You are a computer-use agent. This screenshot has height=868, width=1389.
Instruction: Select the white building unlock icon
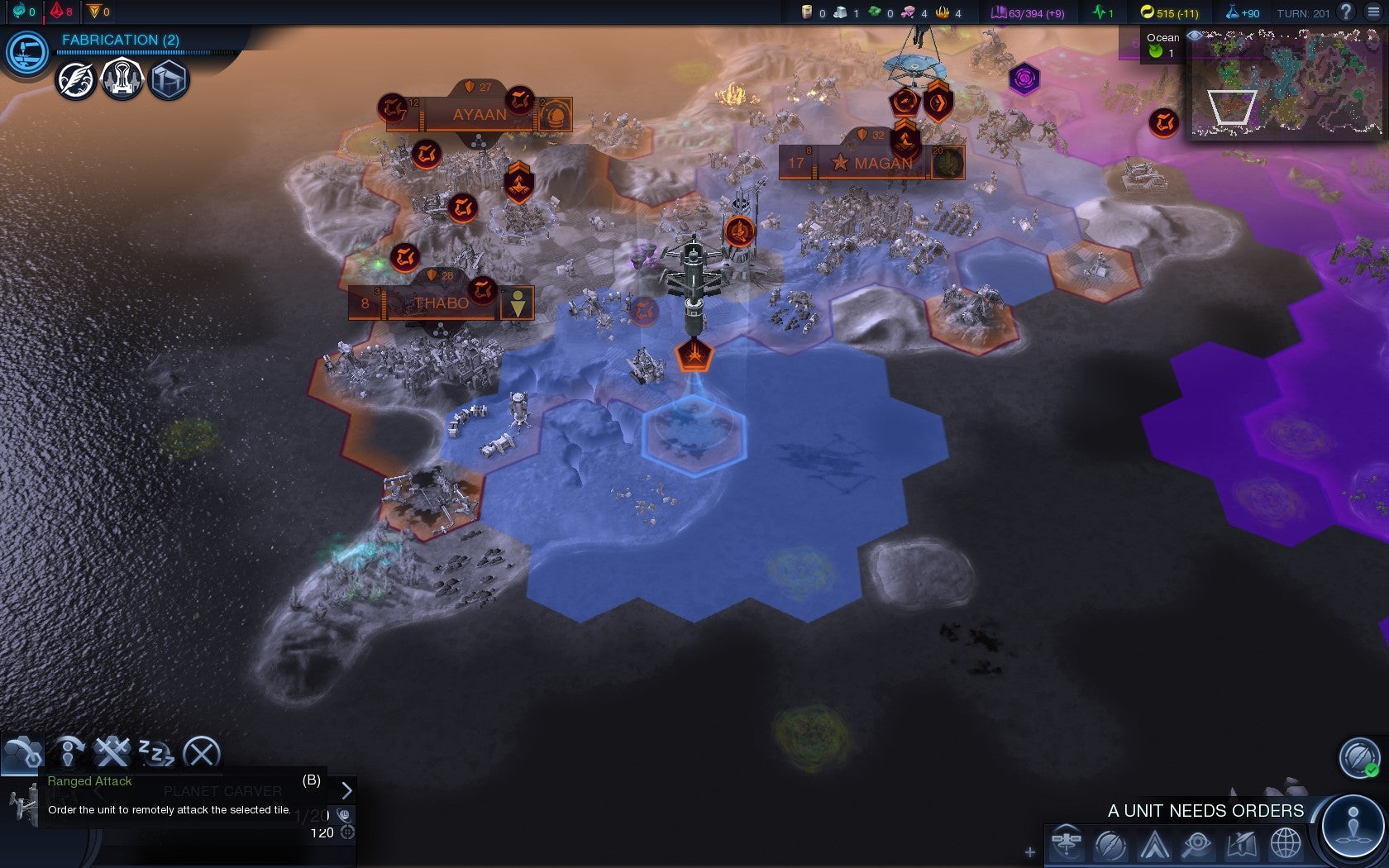click(122, 80)
